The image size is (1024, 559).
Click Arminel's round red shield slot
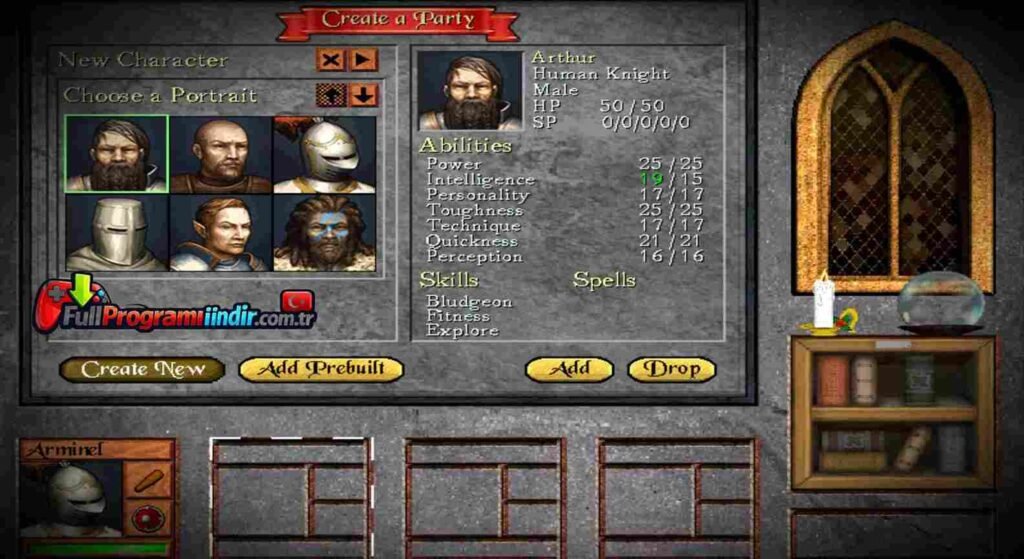click(x=150, y=519)
